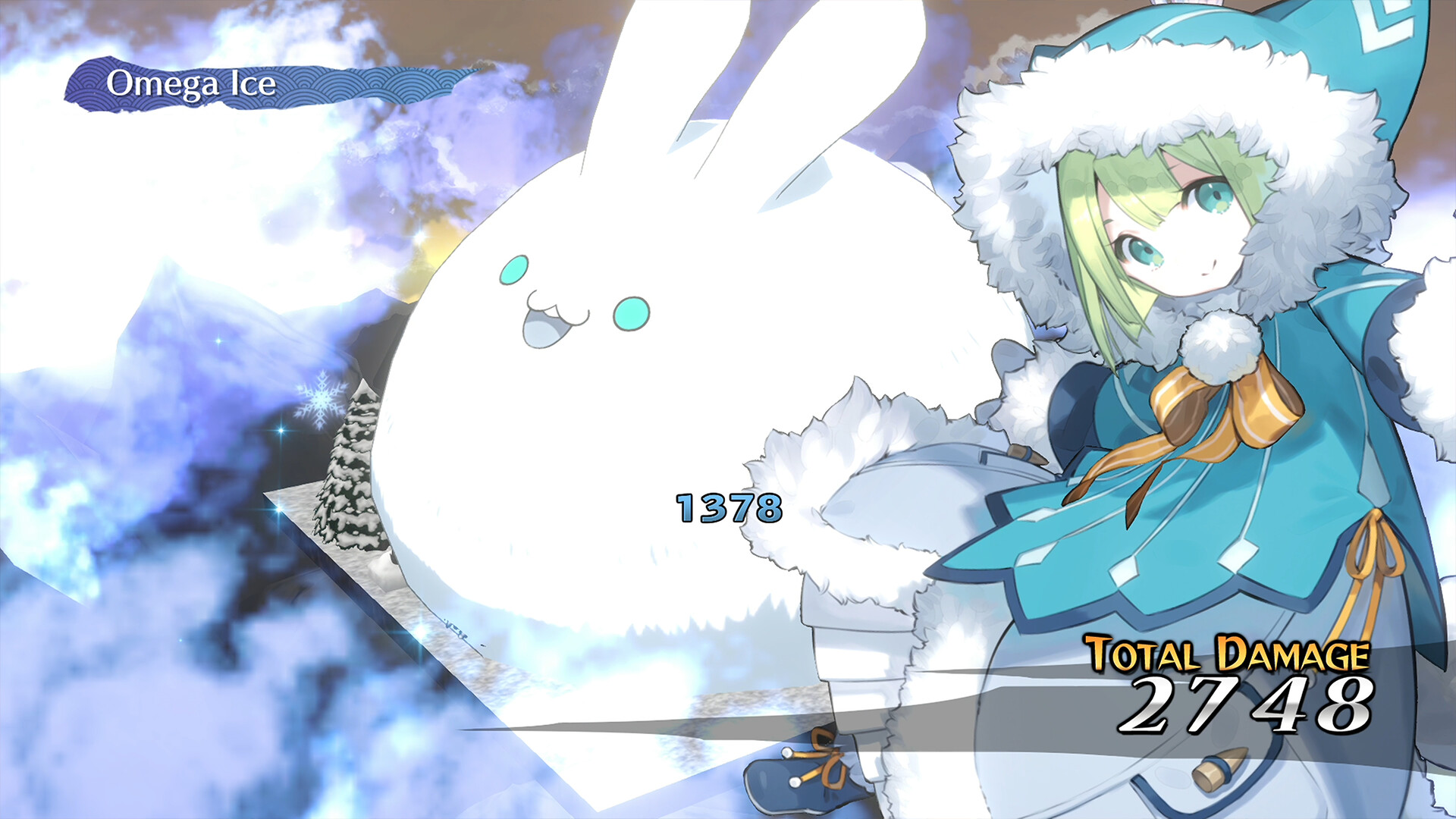The height and width of the screenshot is (819, 1456).
Task: Click the damage number 1378
Action: point(730,507)
